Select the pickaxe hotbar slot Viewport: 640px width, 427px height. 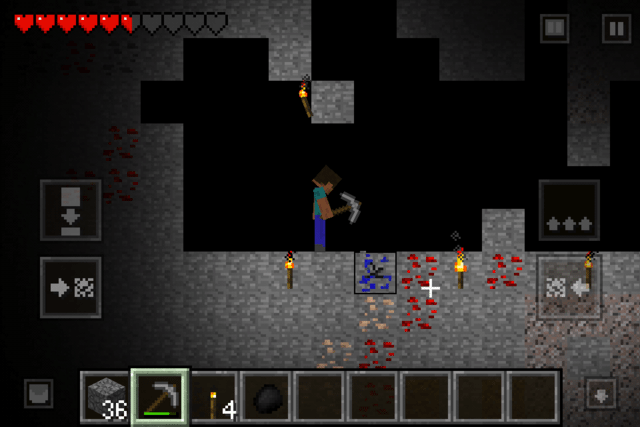(x=160, y=397)
